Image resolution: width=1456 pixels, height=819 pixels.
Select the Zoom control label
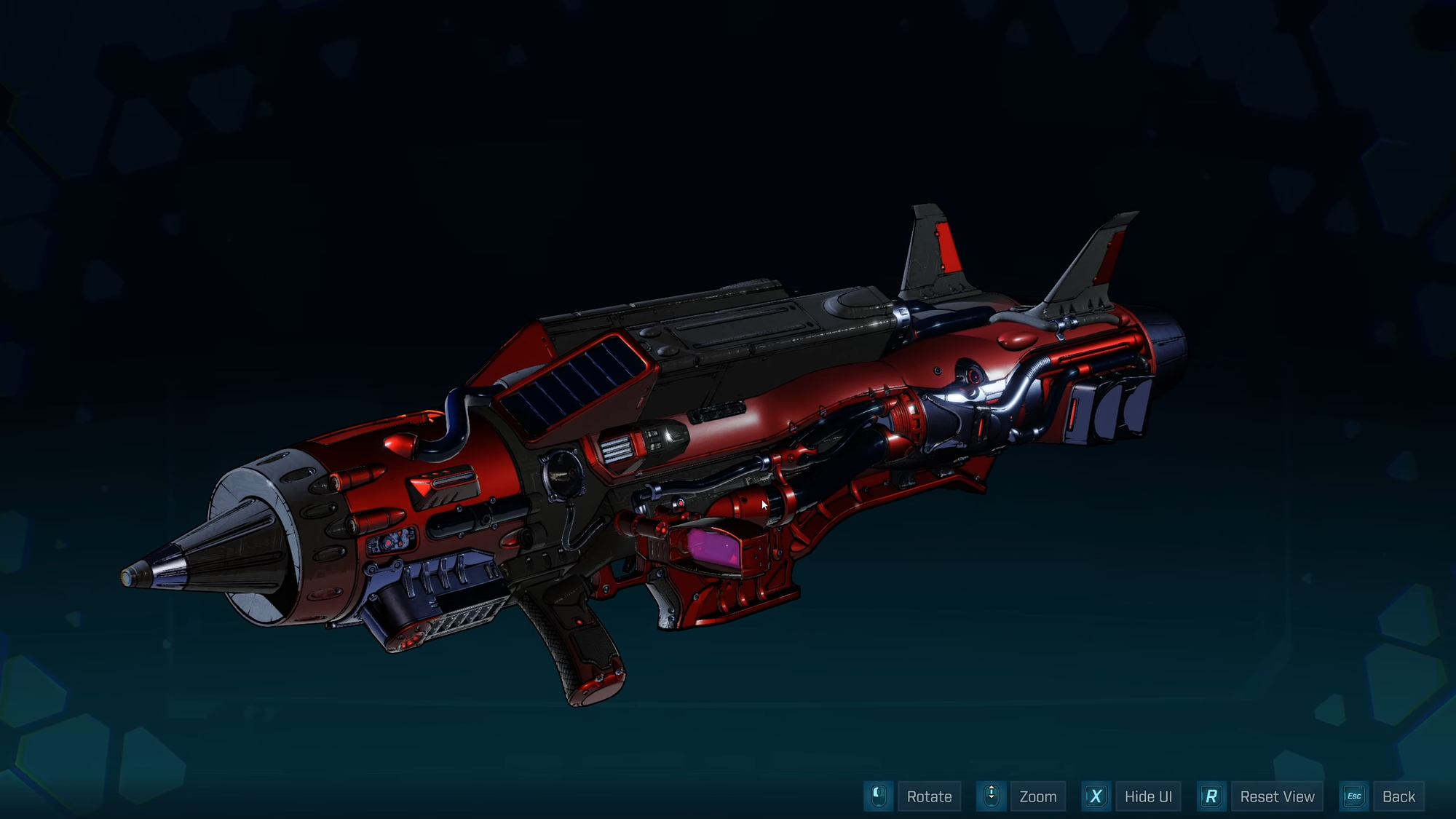tap(1037, 796)
